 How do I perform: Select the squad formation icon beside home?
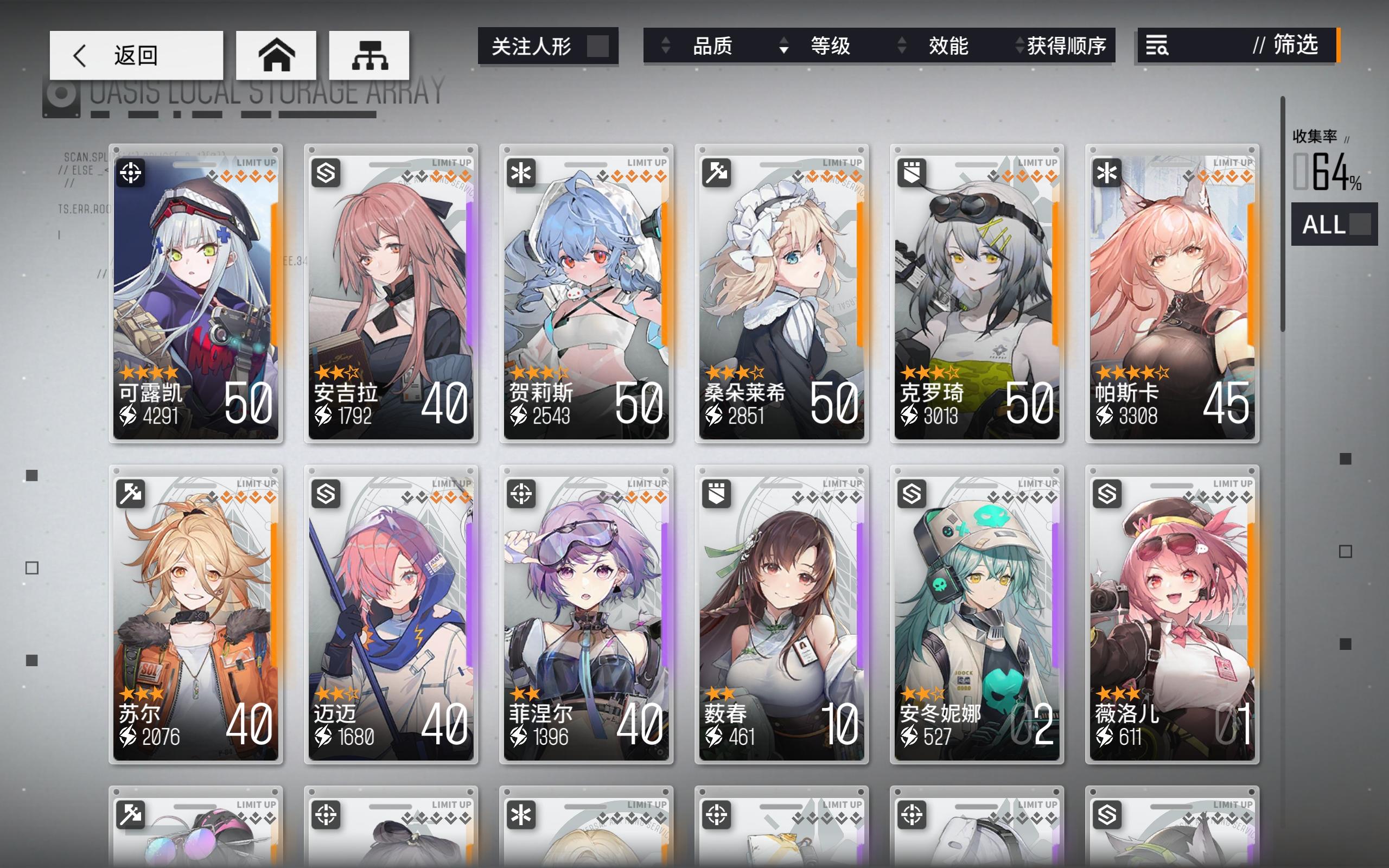pyautogui.click(x=369, y=55)
